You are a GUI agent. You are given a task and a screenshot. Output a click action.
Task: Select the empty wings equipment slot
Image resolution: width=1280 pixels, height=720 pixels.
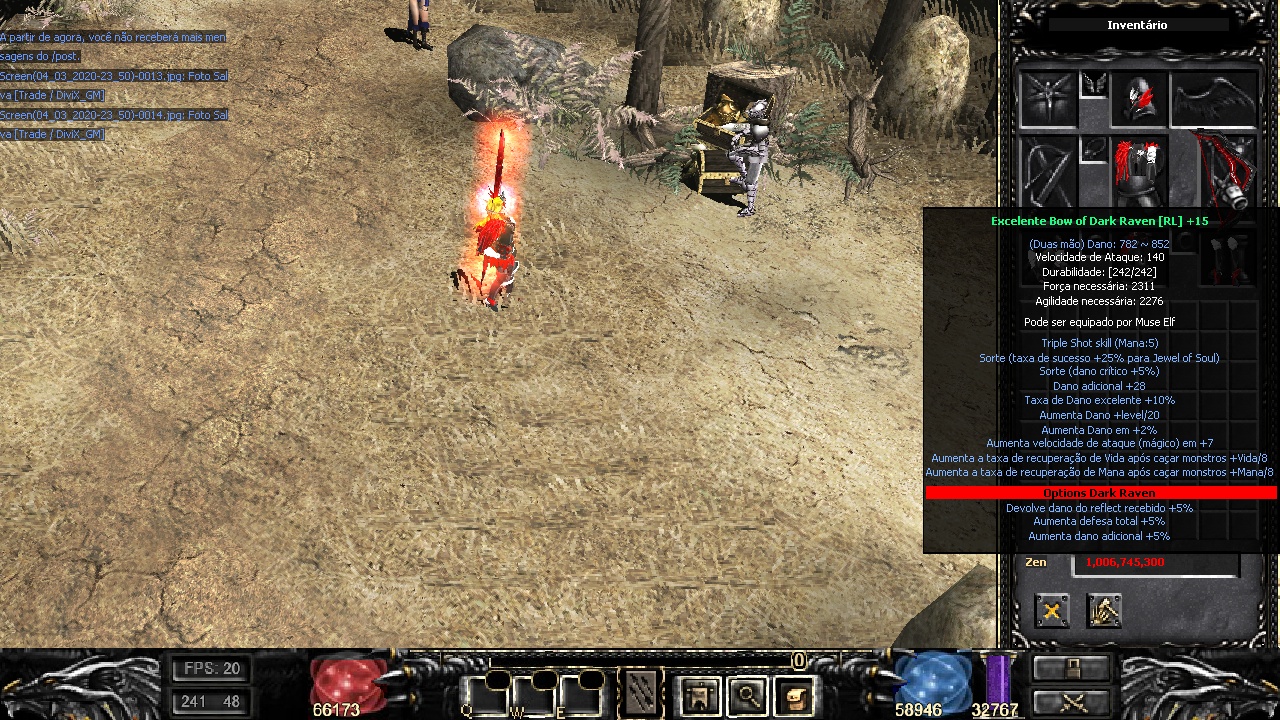point(1213,98)
